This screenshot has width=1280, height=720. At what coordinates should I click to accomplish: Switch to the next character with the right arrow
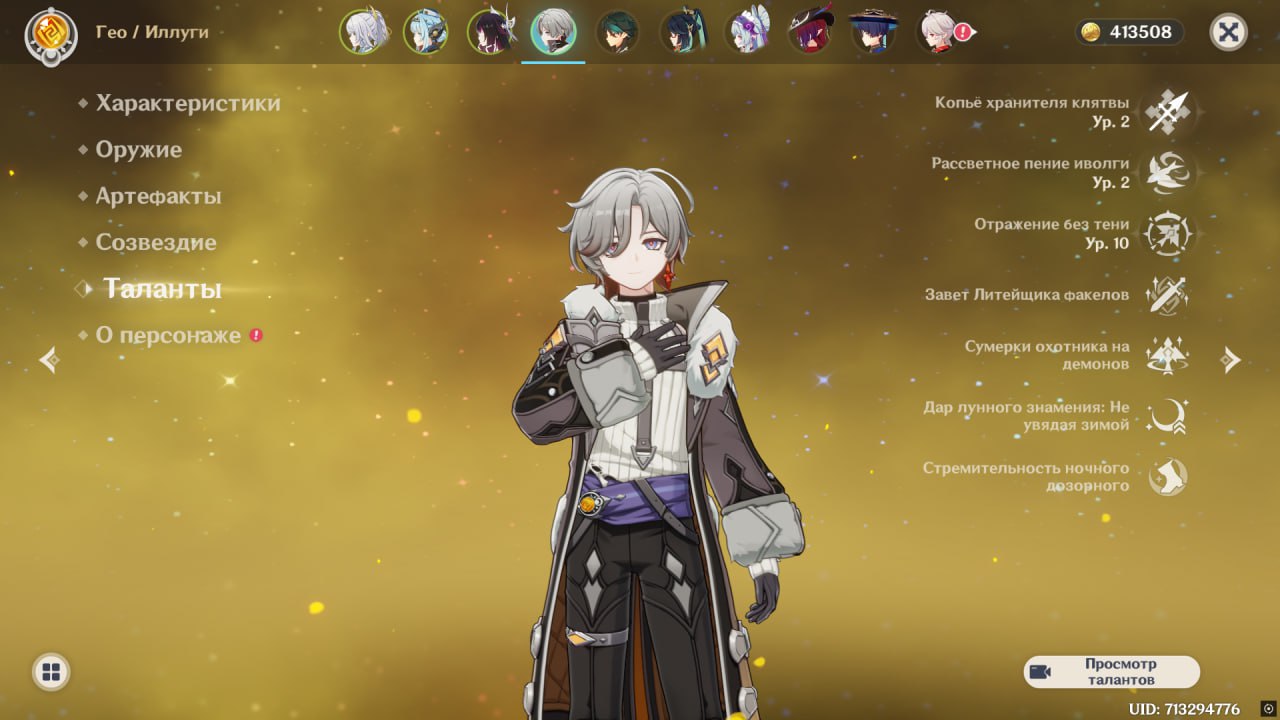[1231, 360]
